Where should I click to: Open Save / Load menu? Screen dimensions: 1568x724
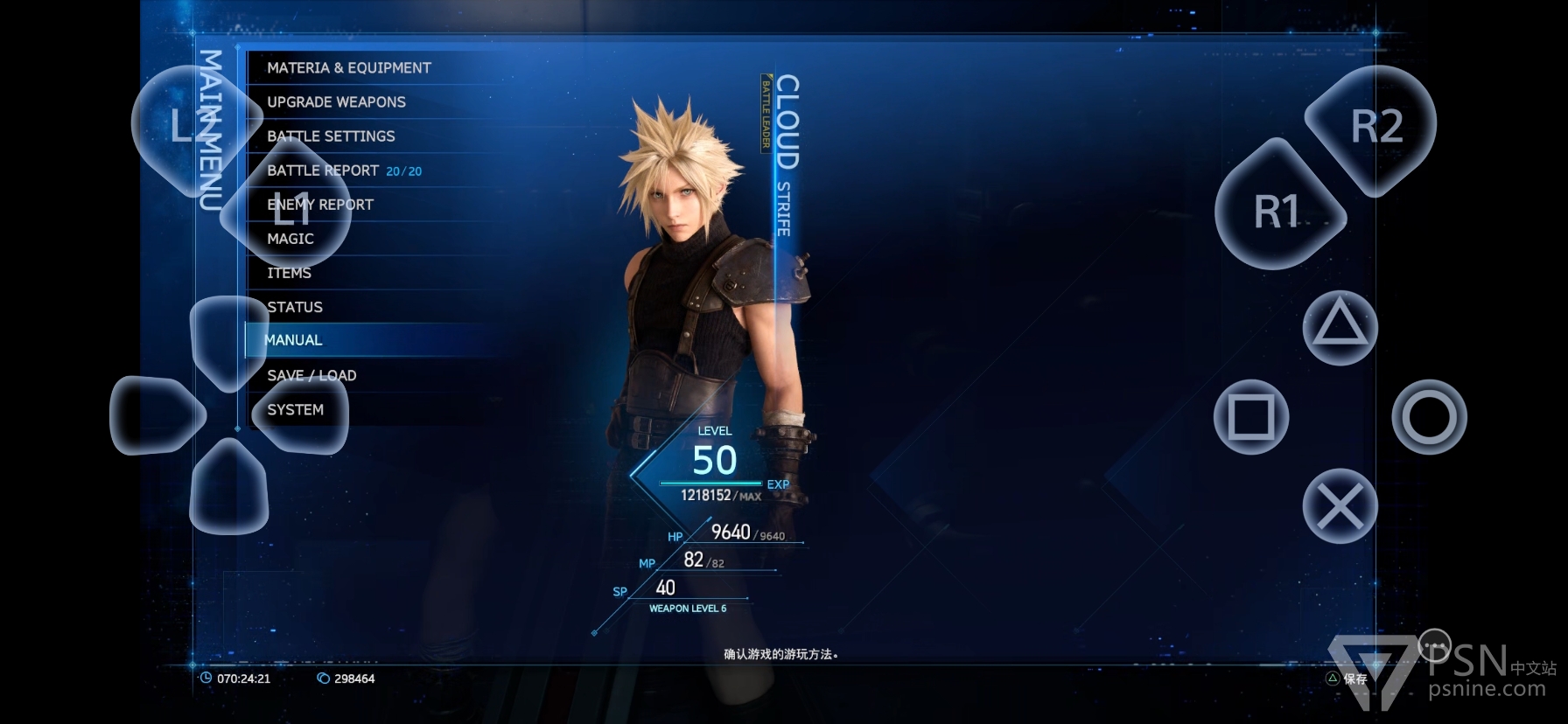pos(311,376)
